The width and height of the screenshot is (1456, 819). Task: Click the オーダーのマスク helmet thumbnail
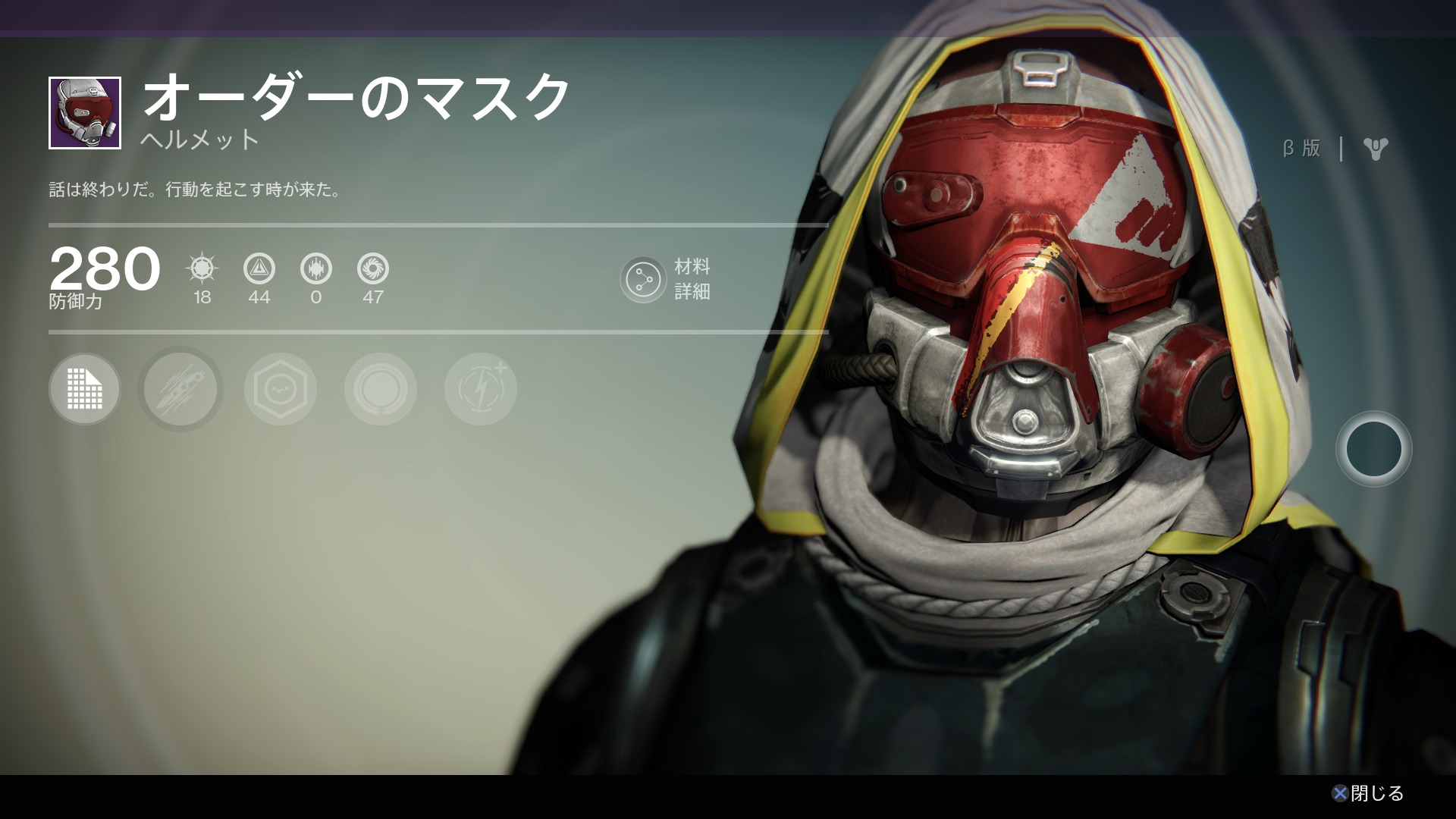(x=85, y=113)
